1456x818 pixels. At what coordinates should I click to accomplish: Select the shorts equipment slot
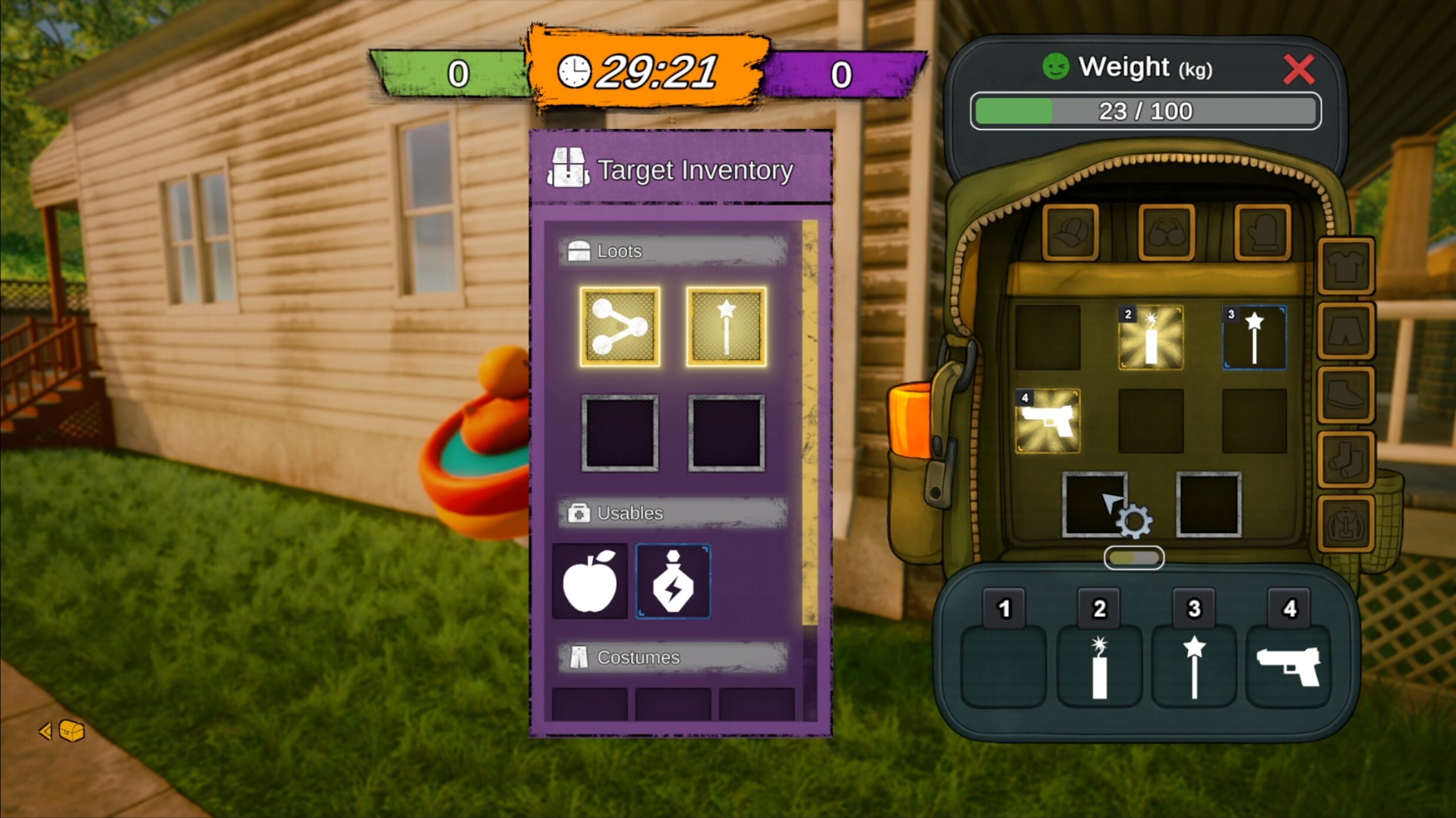(1347, 331)
